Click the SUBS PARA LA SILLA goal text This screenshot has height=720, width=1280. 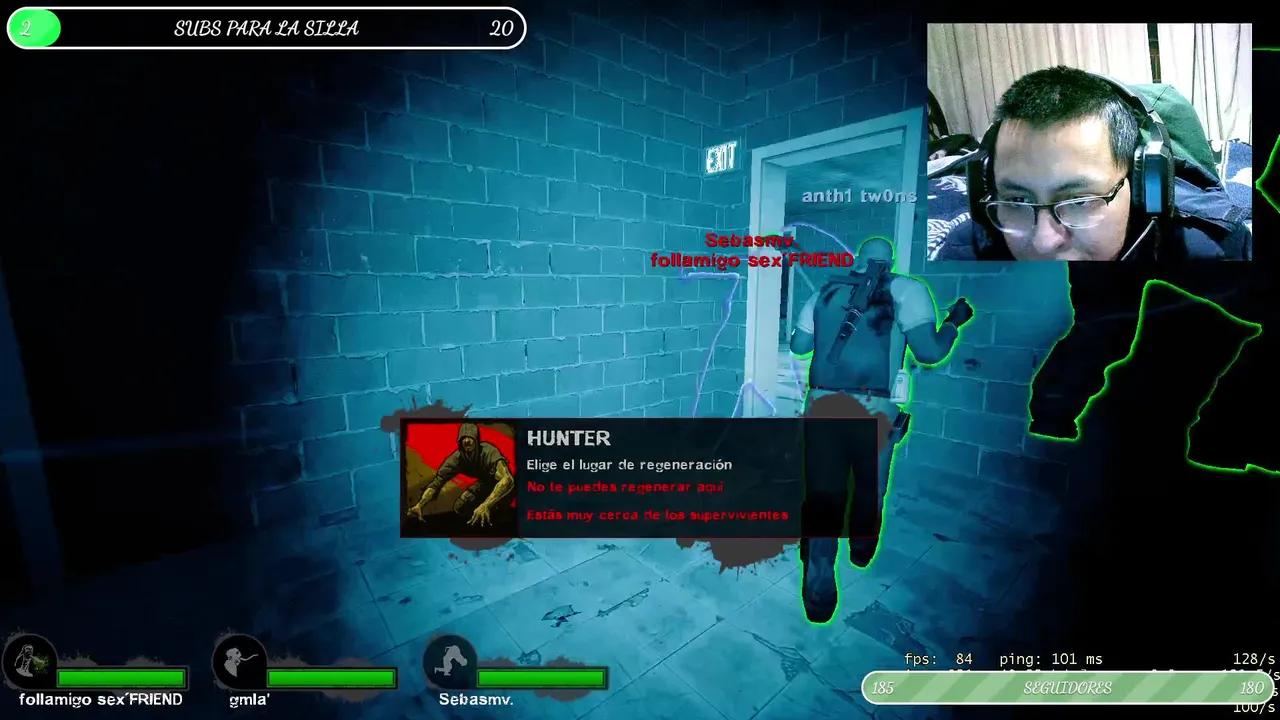(x=266, y=28)
